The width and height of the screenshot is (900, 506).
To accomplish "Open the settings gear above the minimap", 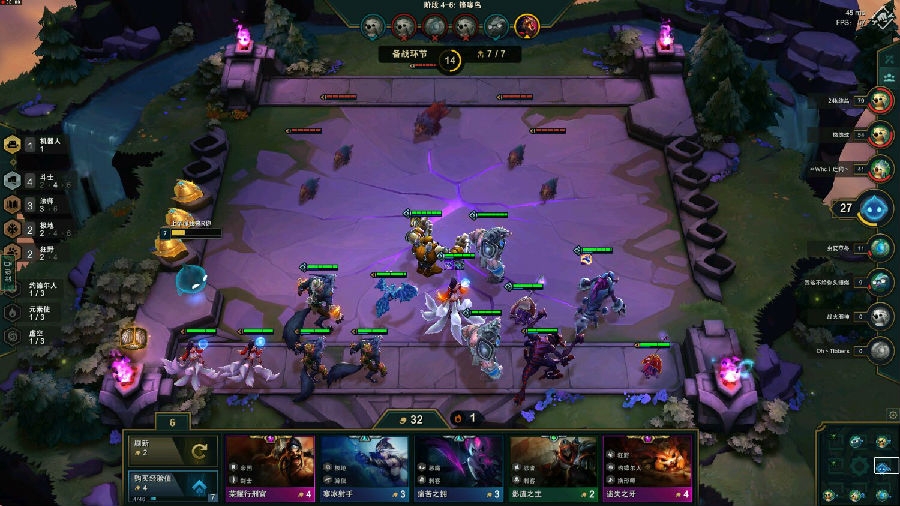I will pos(893,415).
